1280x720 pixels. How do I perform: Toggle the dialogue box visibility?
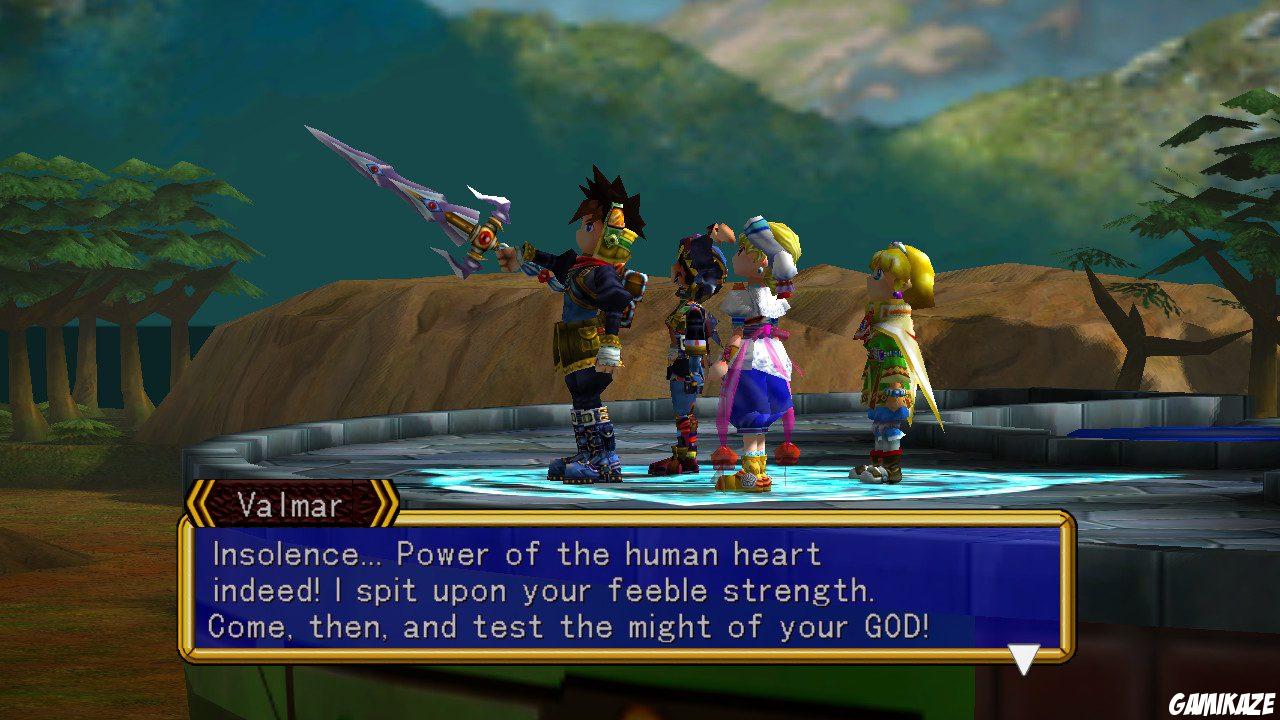pyautogui.click(x=640, y=590)
